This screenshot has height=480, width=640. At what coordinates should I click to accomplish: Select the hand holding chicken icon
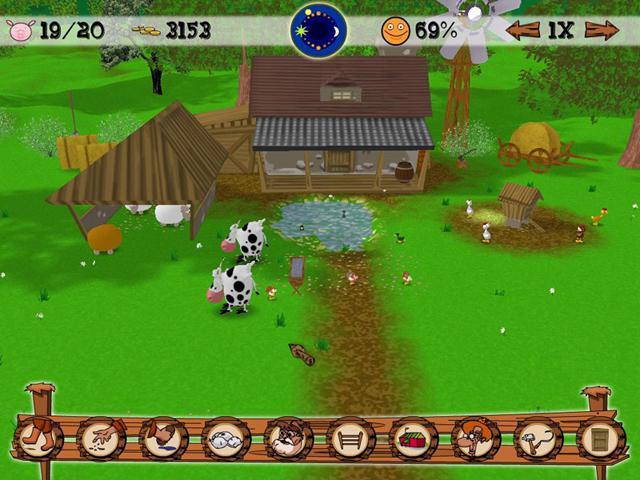pos(163,437)
